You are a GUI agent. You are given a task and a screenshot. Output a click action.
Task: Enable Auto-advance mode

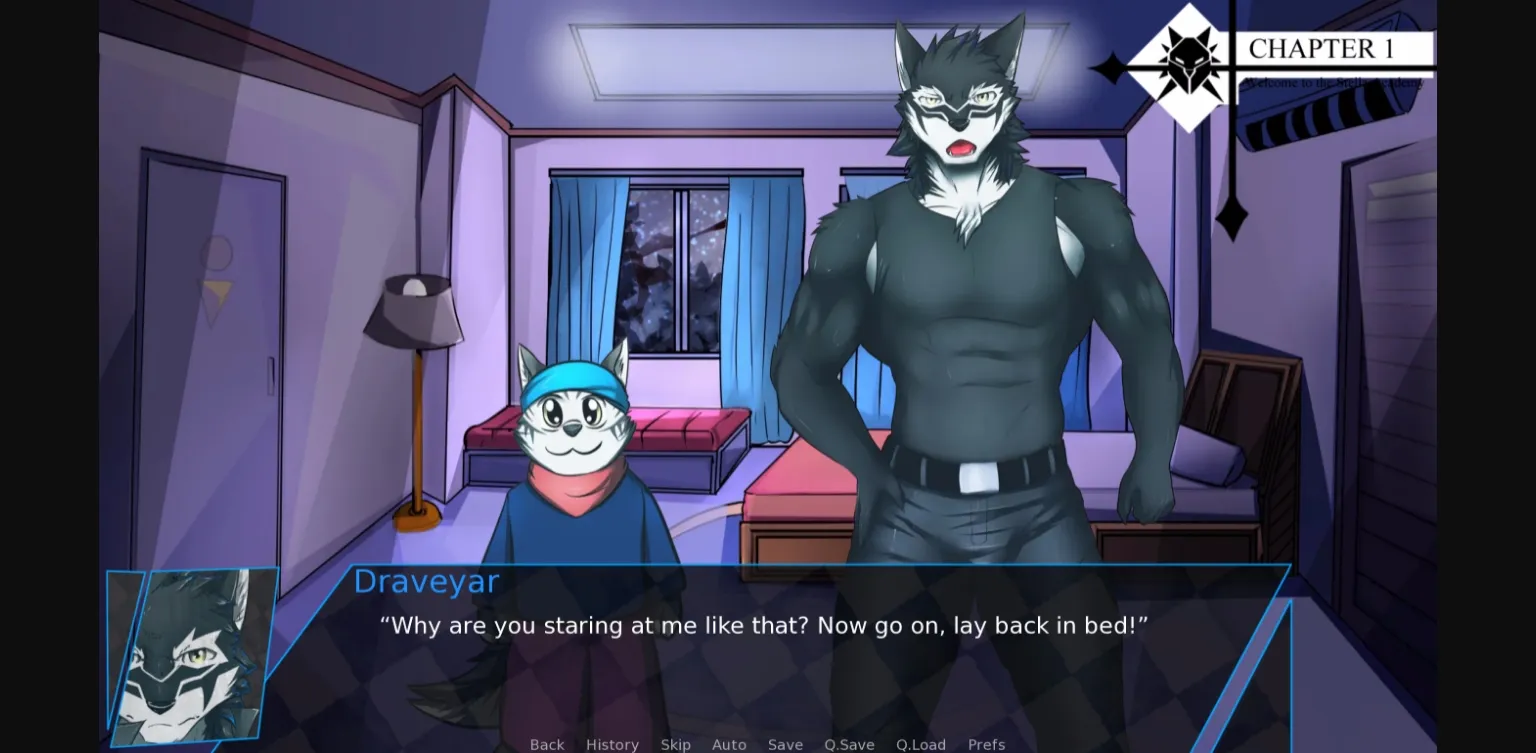click(x=729, y=745)
